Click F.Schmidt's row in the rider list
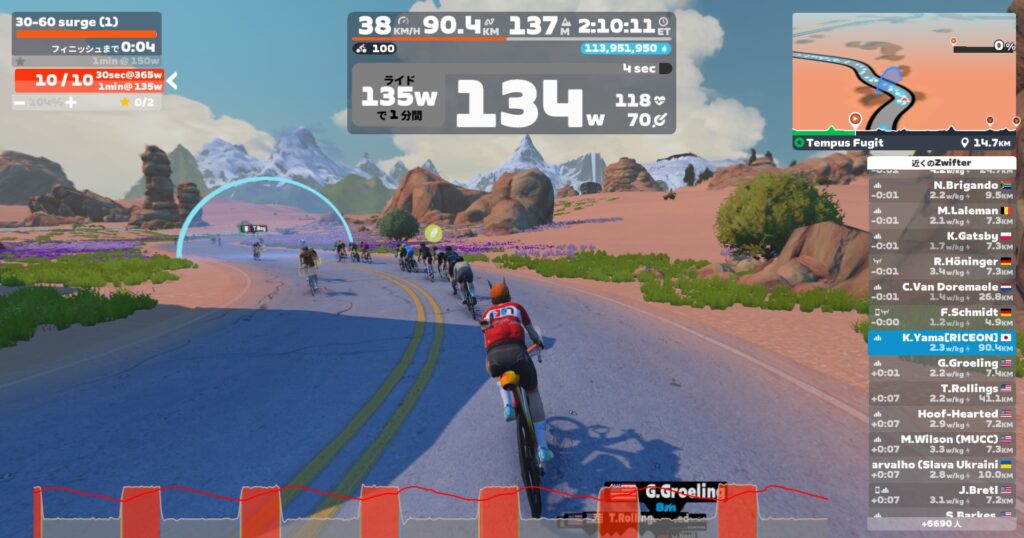The image size is (1024, 538). (941, 317)
